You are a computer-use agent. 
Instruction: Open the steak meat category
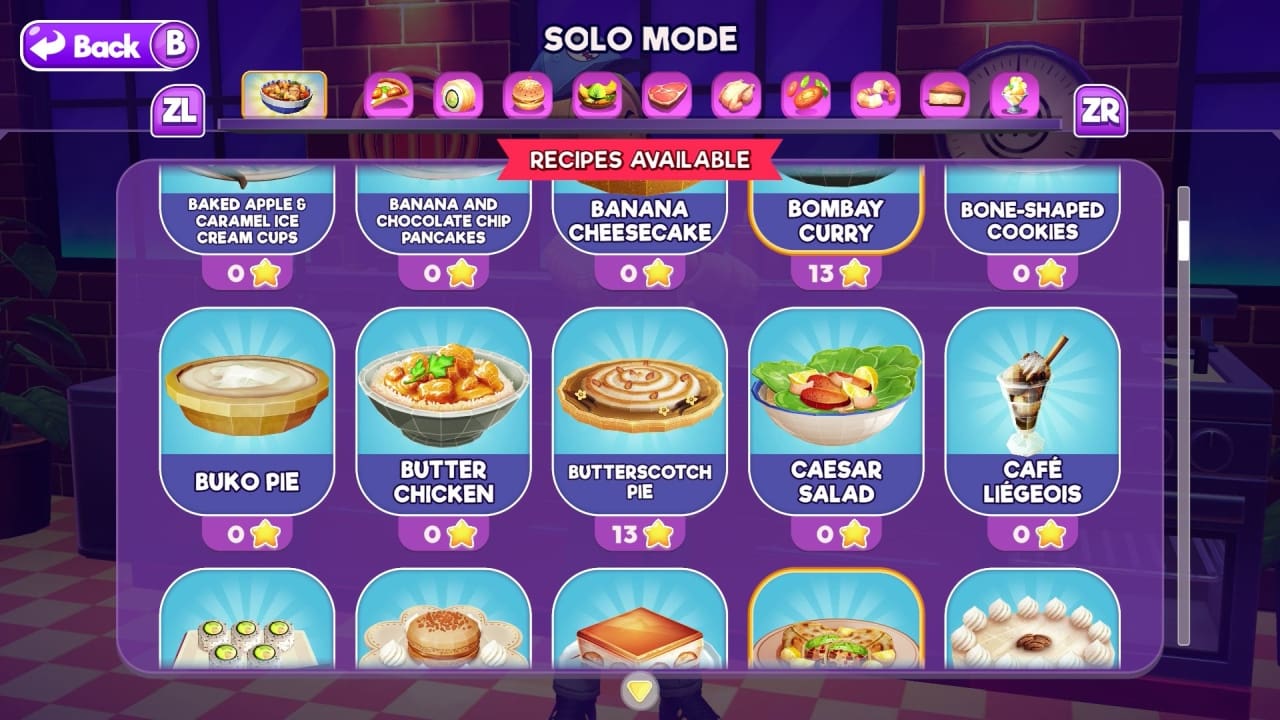[665, 94]
